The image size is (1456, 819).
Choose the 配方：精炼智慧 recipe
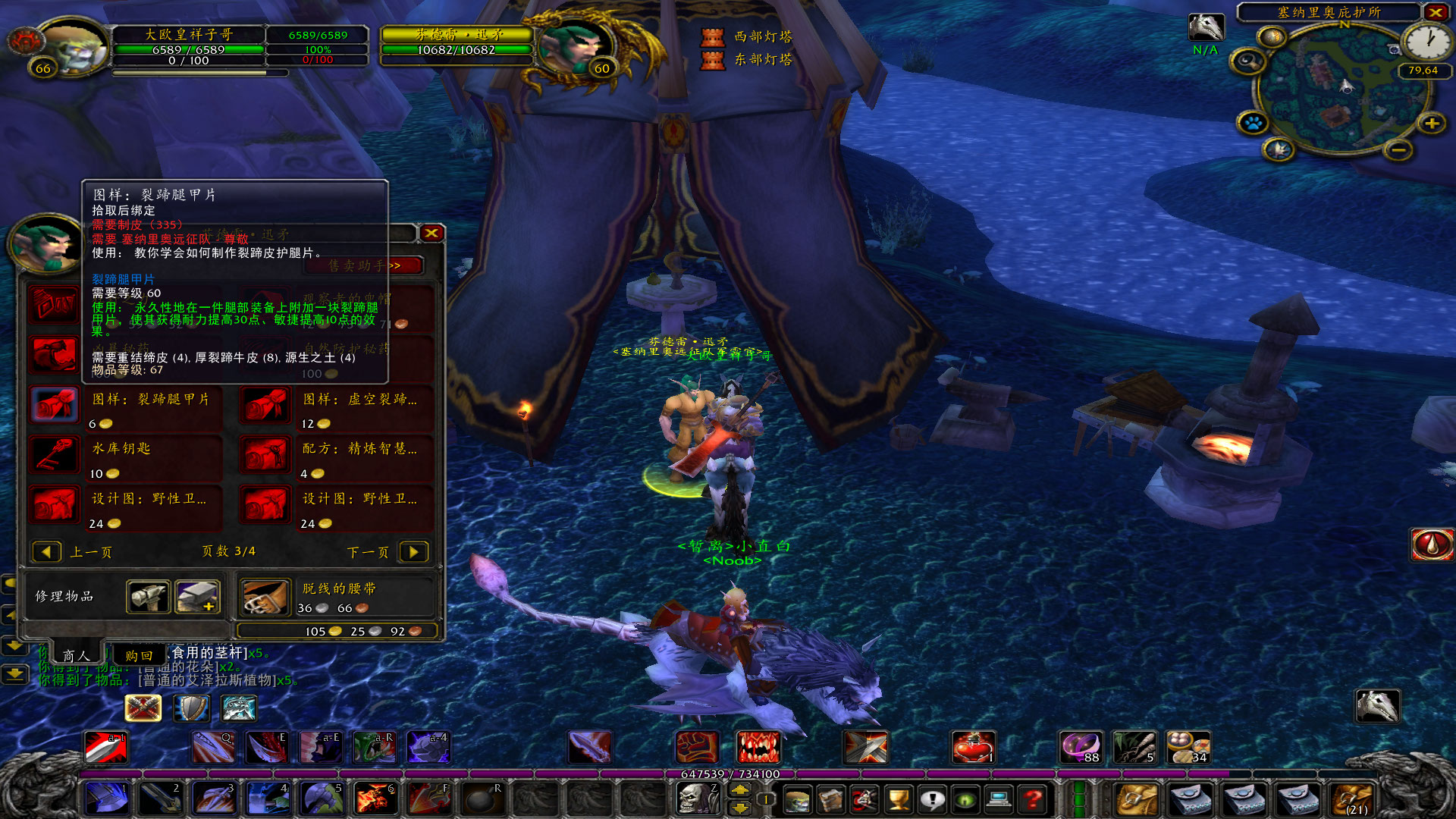(x=265, y=455)
